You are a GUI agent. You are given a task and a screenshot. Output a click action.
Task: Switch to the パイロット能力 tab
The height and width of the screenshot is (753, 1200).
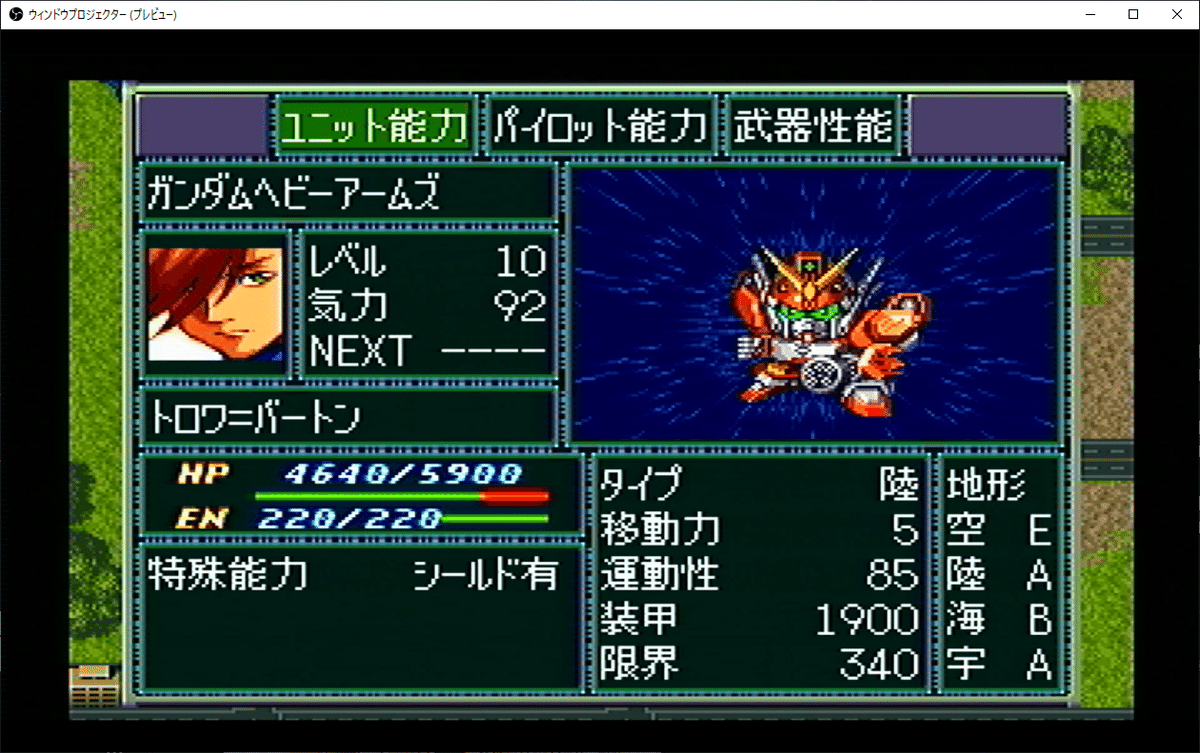tap(600, 125)
